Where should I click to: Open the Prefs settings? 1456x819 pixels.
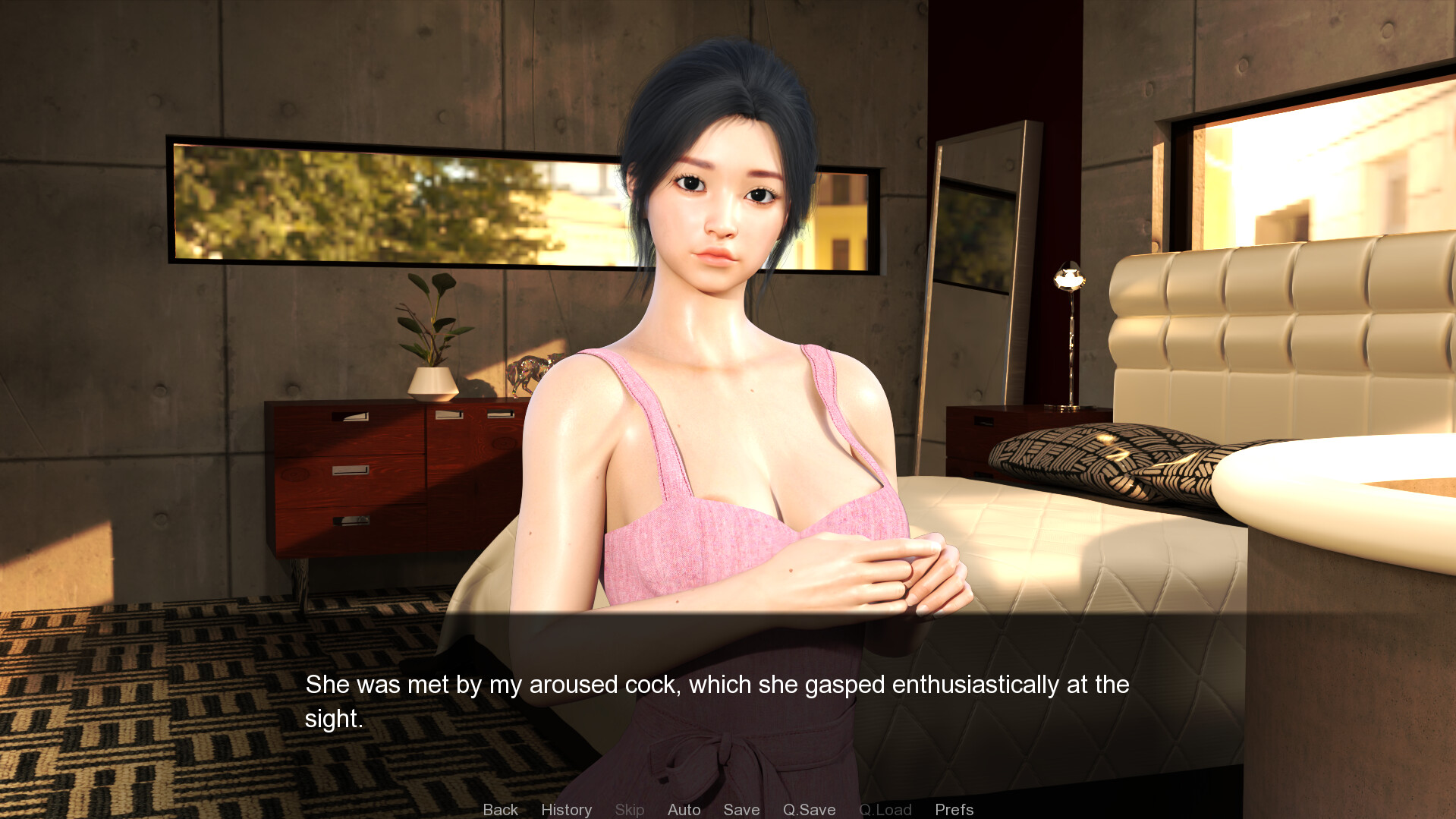tap(954, 809)
